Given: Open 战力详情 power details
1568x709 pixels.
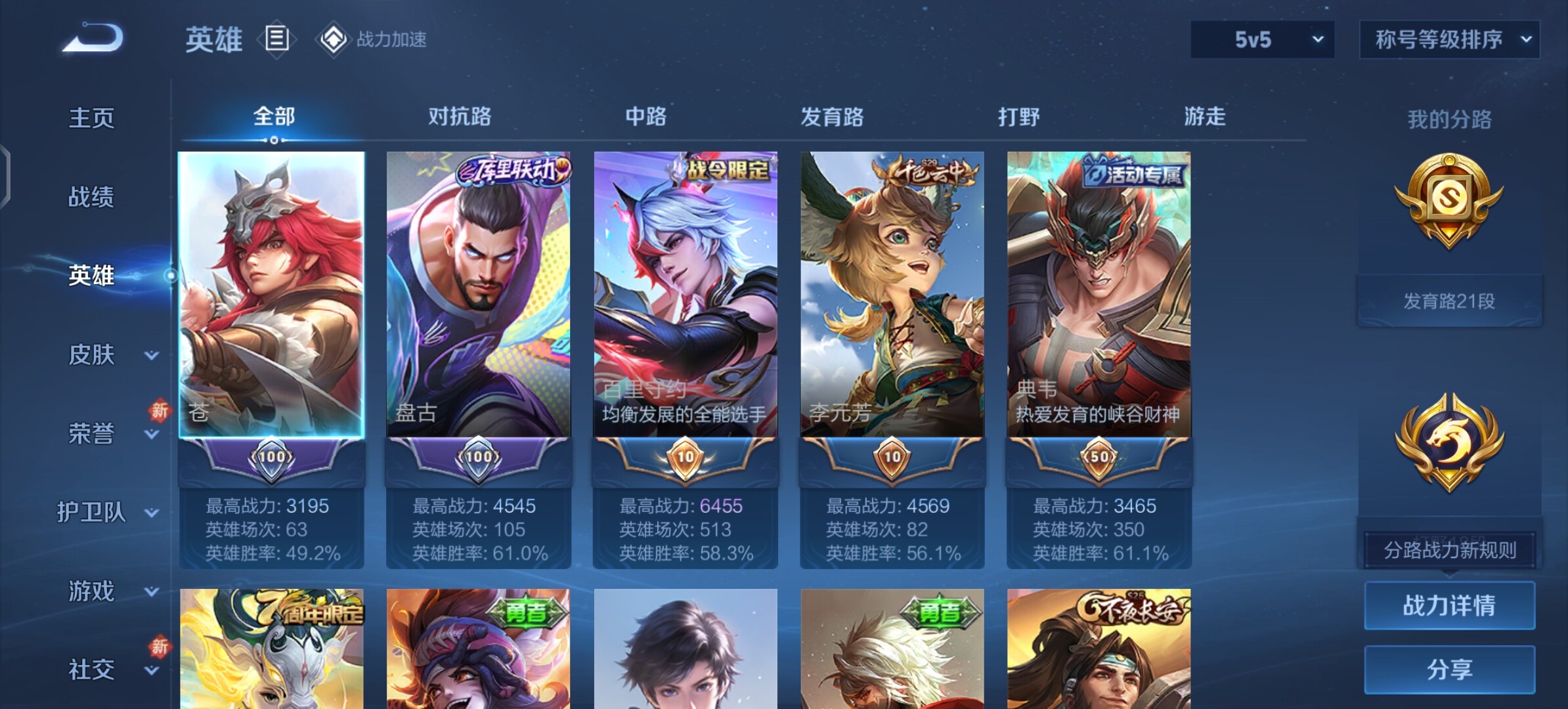Looking at the screenshot, I should [x=1449, y=605].
